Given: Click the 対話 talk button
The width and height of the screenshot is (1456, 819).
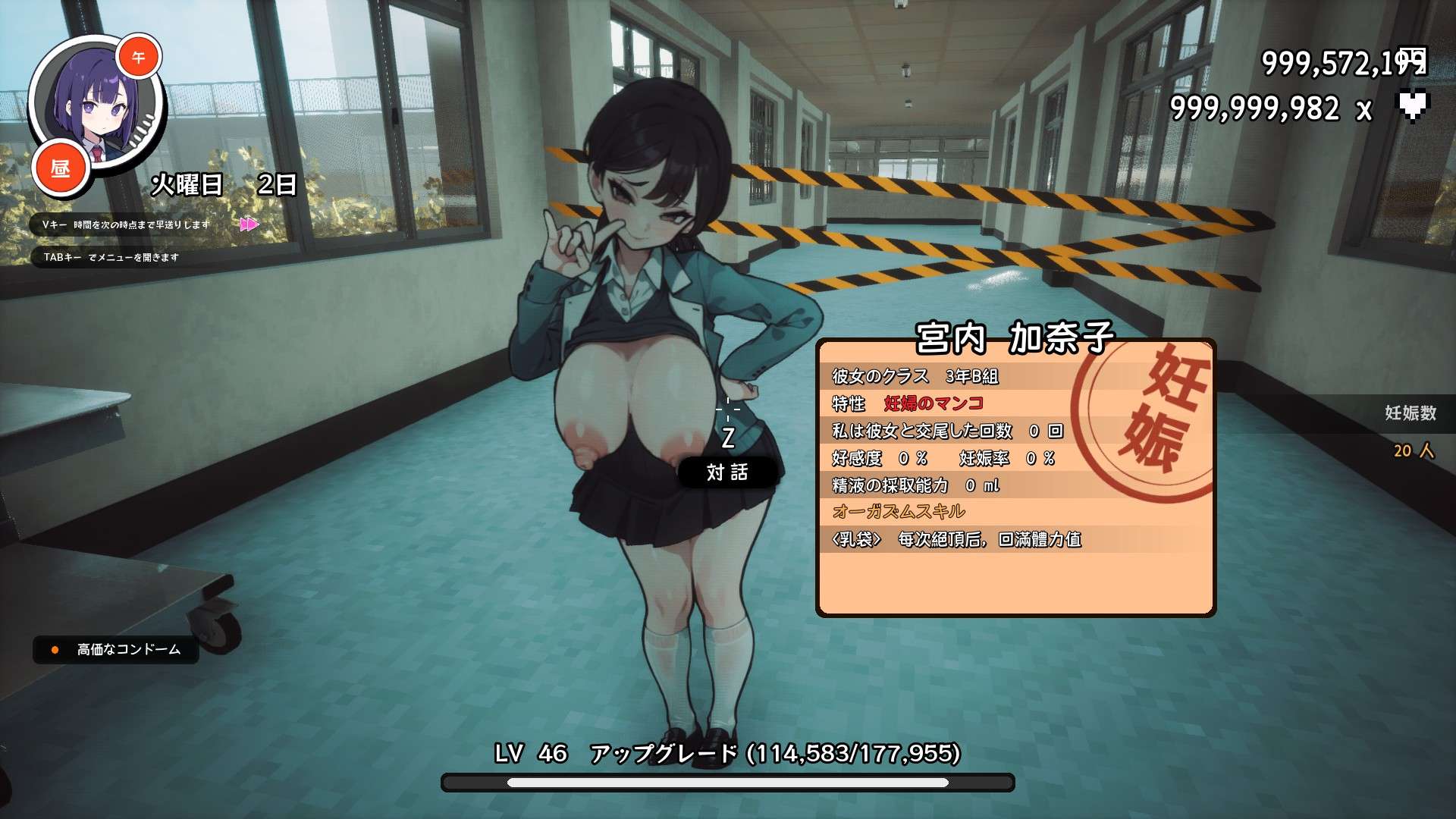Looking at the screenshot, I should [x=727, y=472].
